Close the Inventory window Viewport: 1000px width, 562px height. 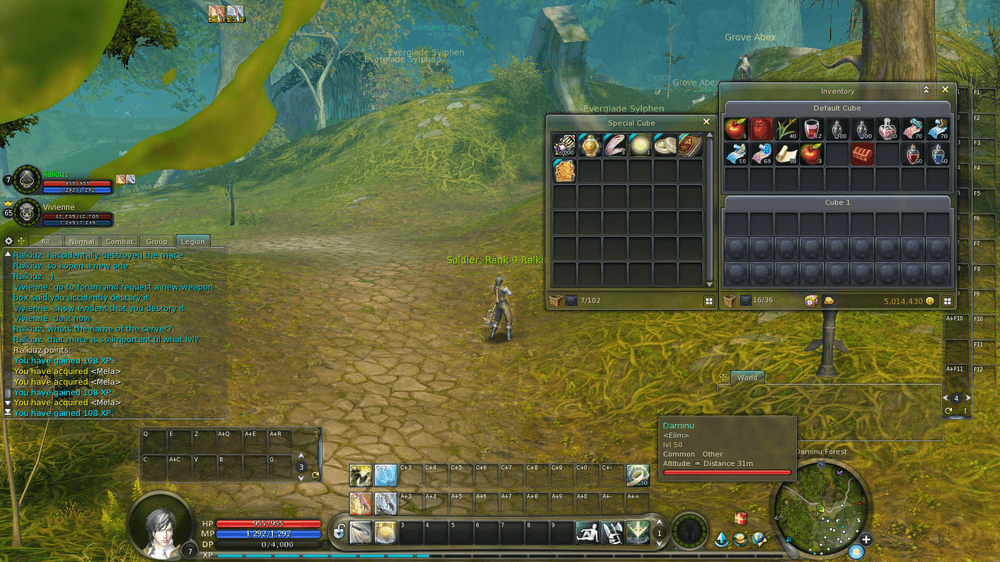[945, 90]
